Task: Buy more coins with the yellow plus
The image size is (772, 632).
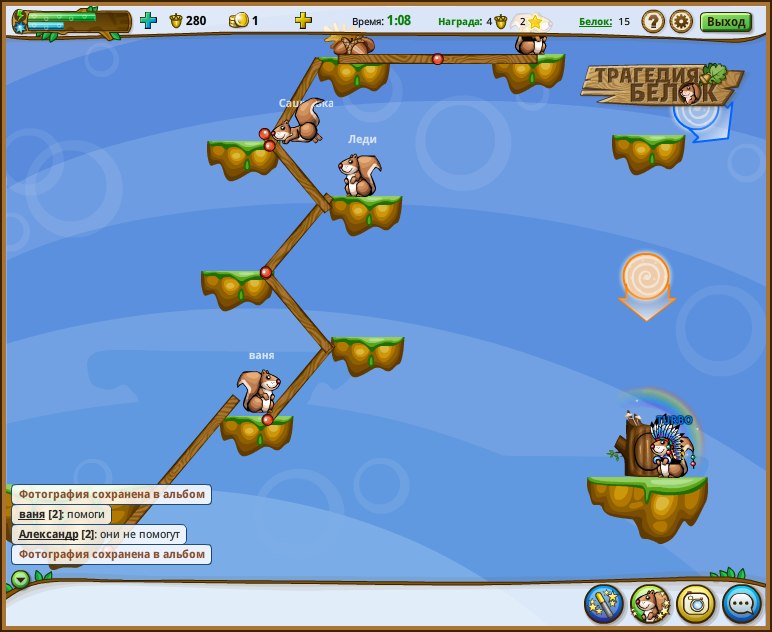Action: tap(303, 20)
